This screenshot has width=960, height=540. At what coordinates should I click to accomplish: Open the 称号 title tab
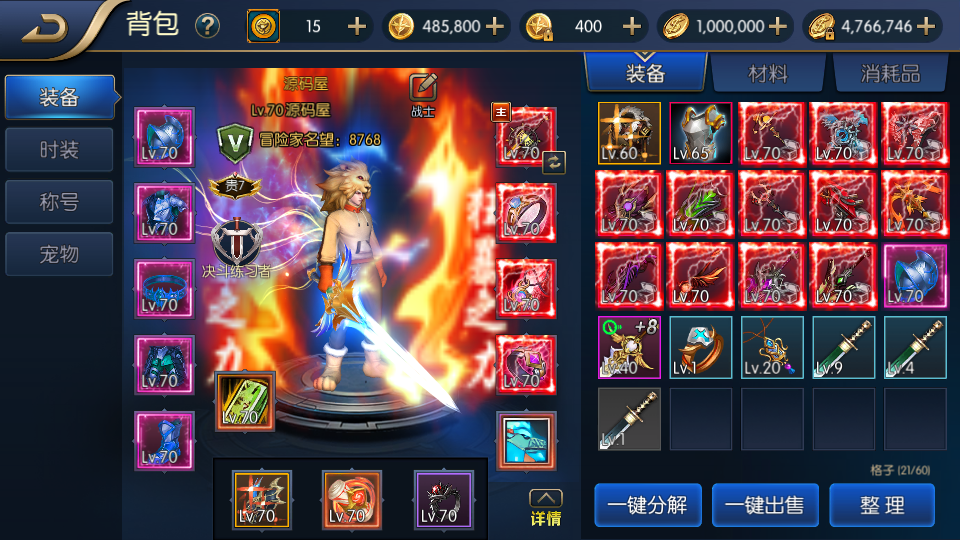(x=59, y=202)
